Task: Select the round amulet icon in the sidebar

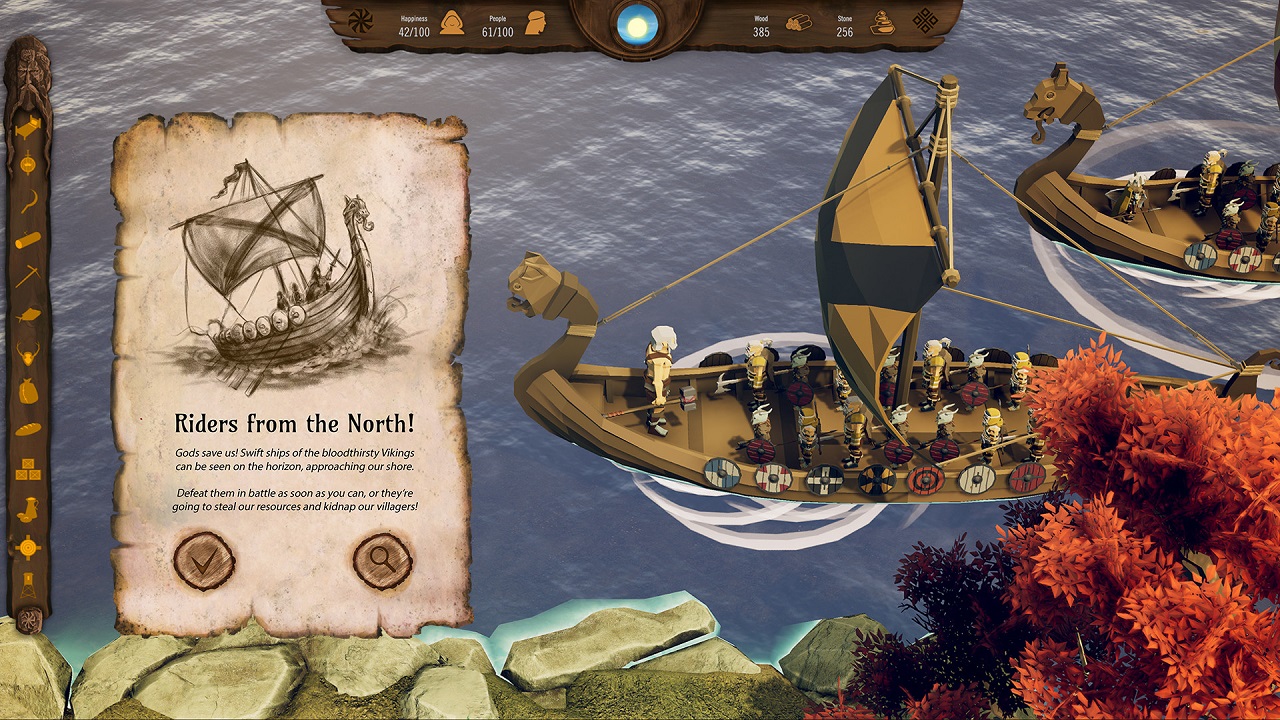Action: [x=28, y=163]
